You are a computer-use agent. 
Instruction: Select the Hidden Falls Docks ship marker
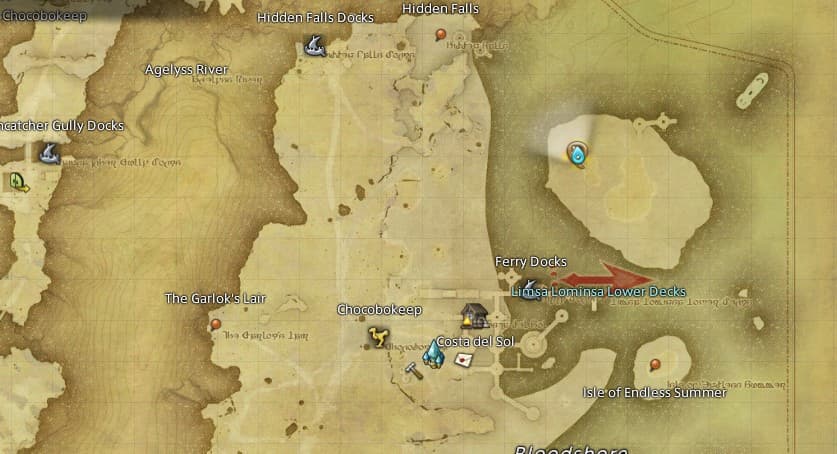[313, 46]
